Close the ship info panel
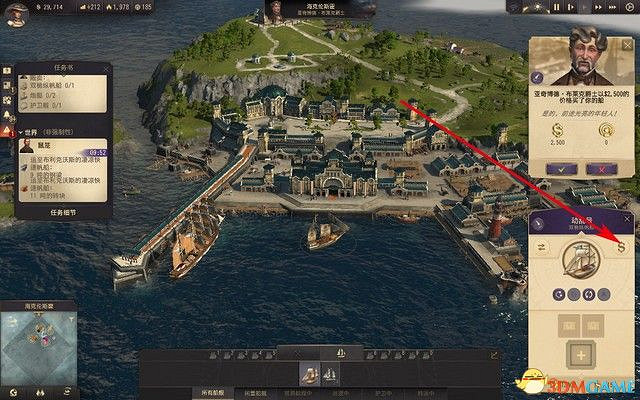Viewport: 640px width, 400px height. tap(629, 221)
